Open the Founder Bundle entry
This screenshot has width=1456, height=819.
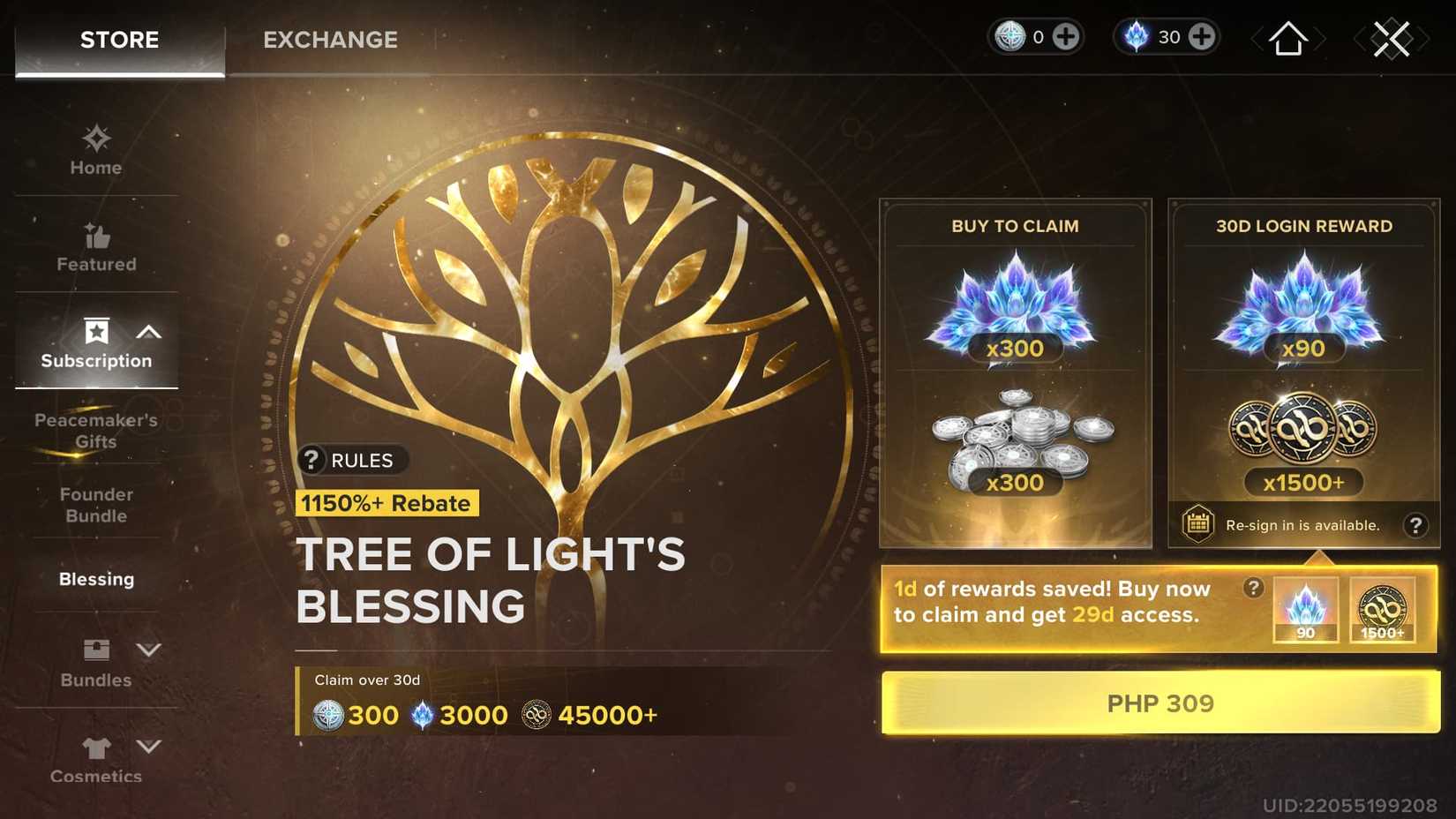96,505
